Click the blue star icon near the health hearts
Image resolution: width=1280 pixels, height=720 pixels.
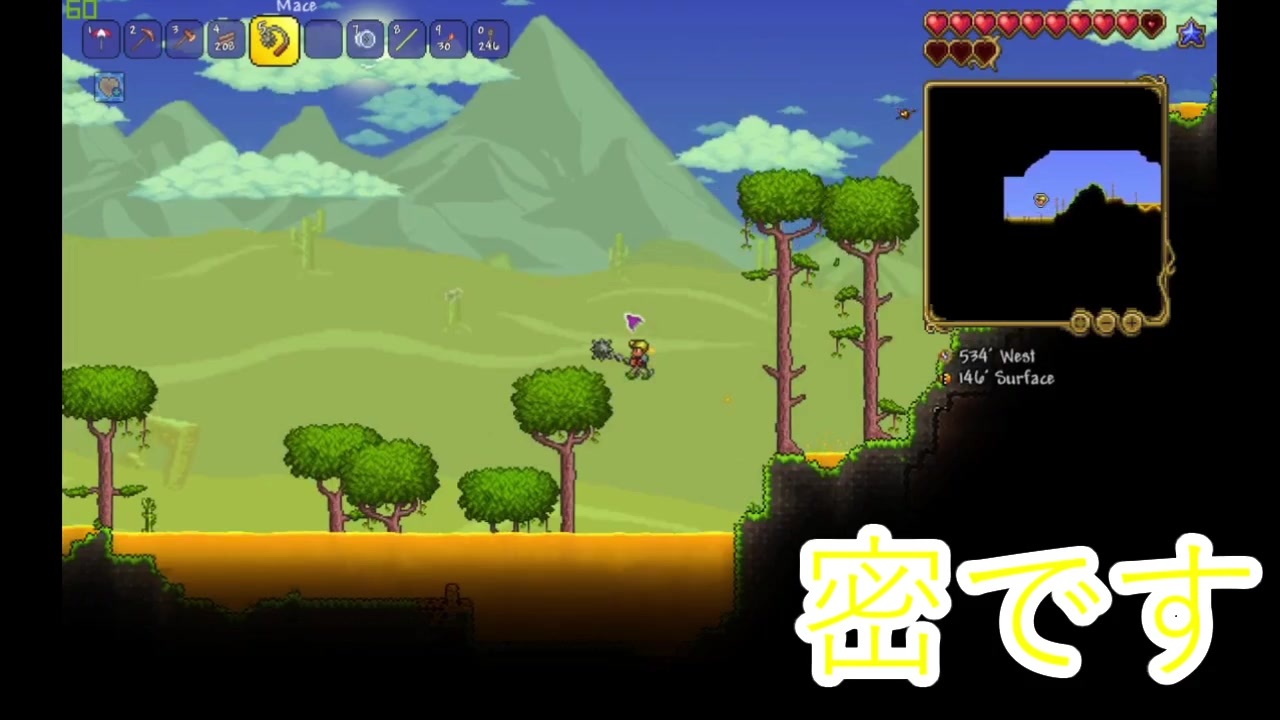pos(1192,33)
